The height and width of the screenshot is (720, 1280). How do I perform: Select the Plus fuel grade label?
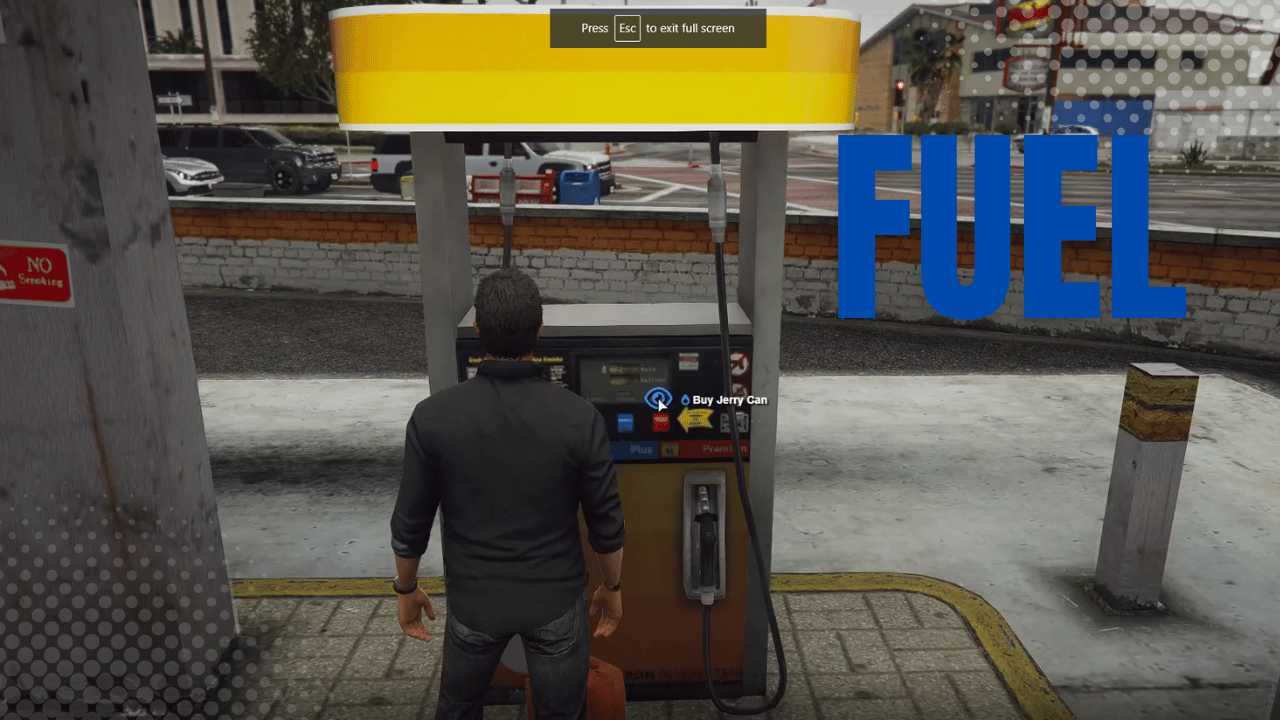click(x=641, y=448)
